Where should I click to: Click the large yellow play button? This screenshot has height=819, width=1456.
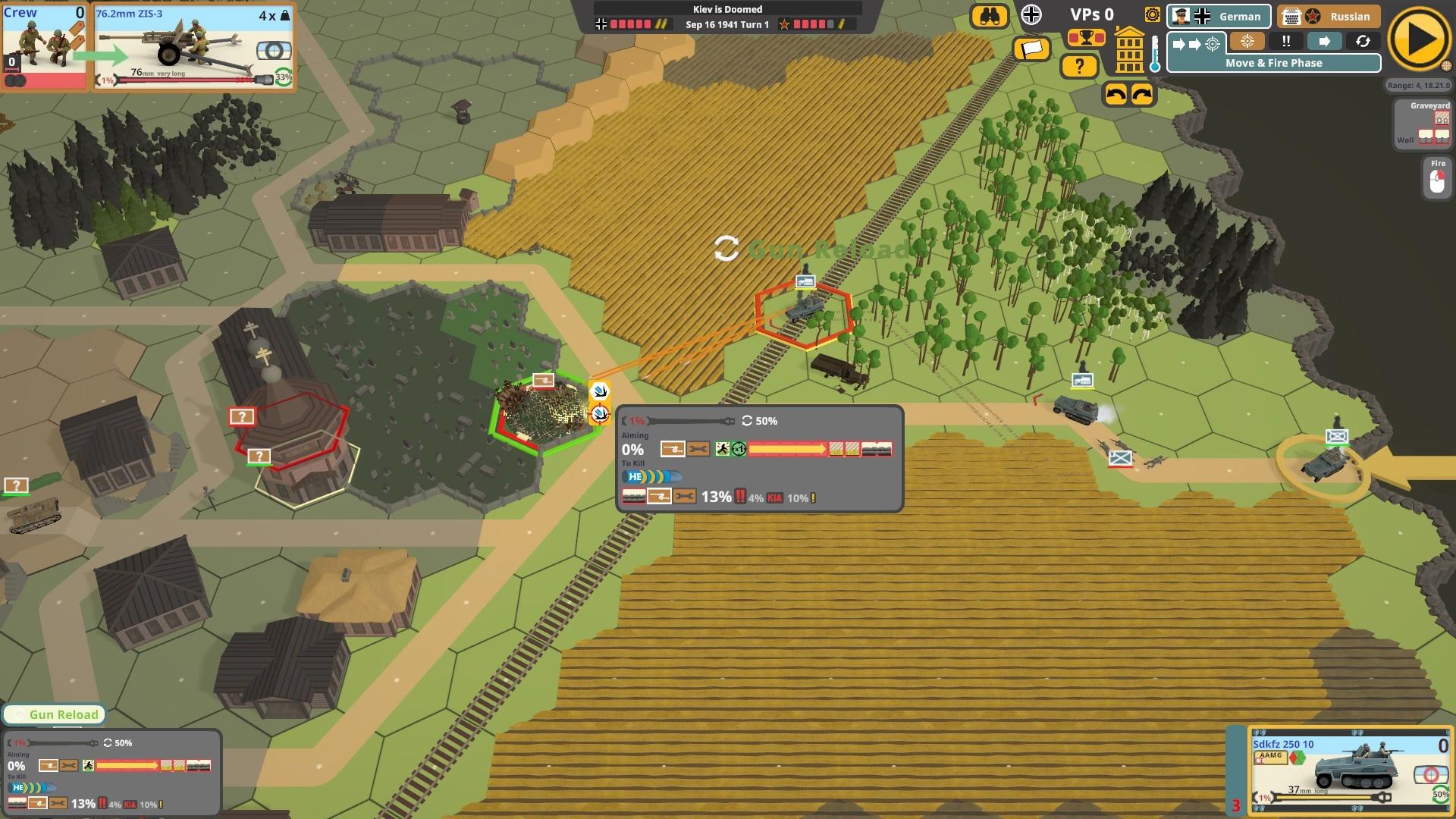tap(1419, 41)
